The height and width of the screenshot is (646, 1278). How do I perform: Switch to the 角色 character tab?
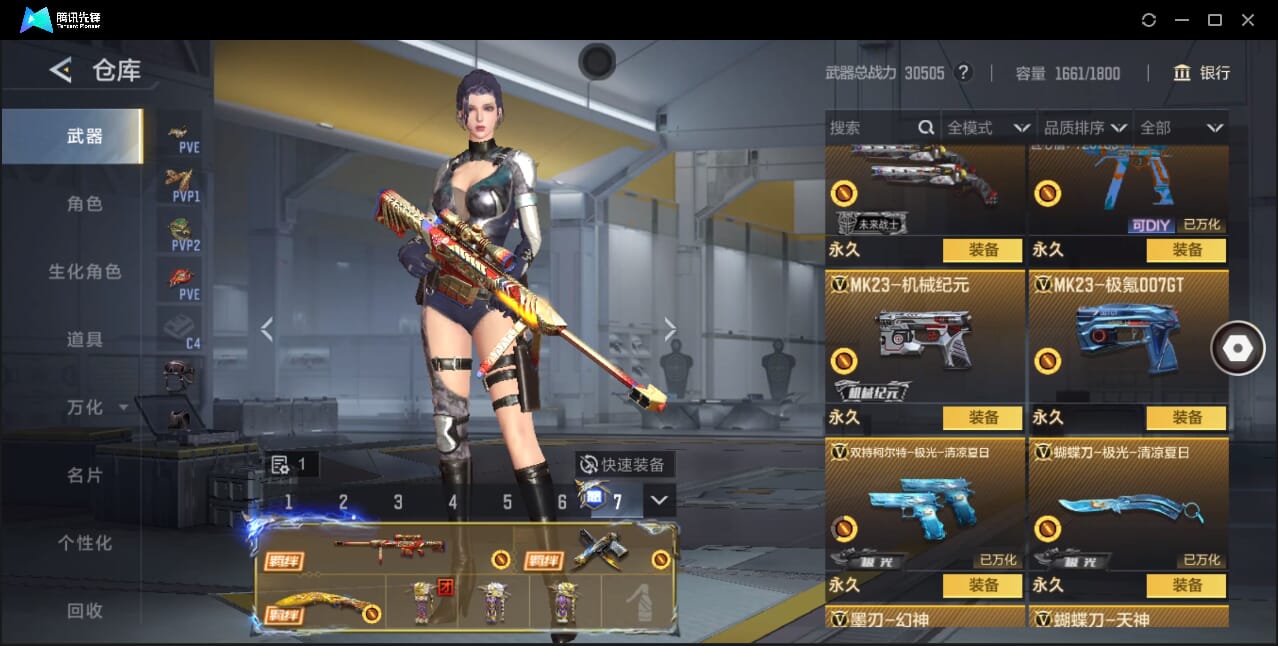point(85,204)
